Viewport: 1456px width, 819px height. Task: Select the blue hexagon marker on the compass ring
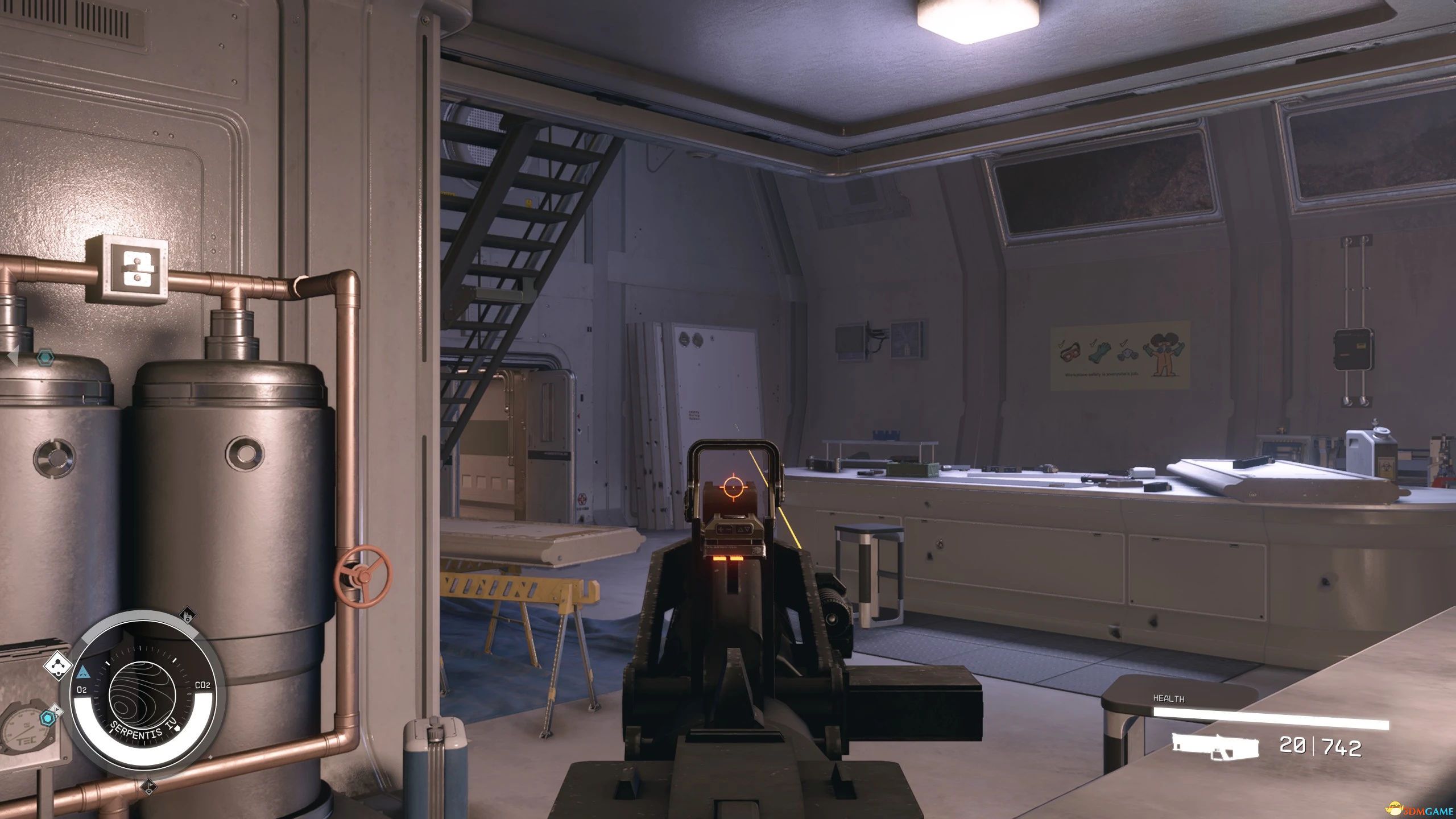[x=48, y=719]
